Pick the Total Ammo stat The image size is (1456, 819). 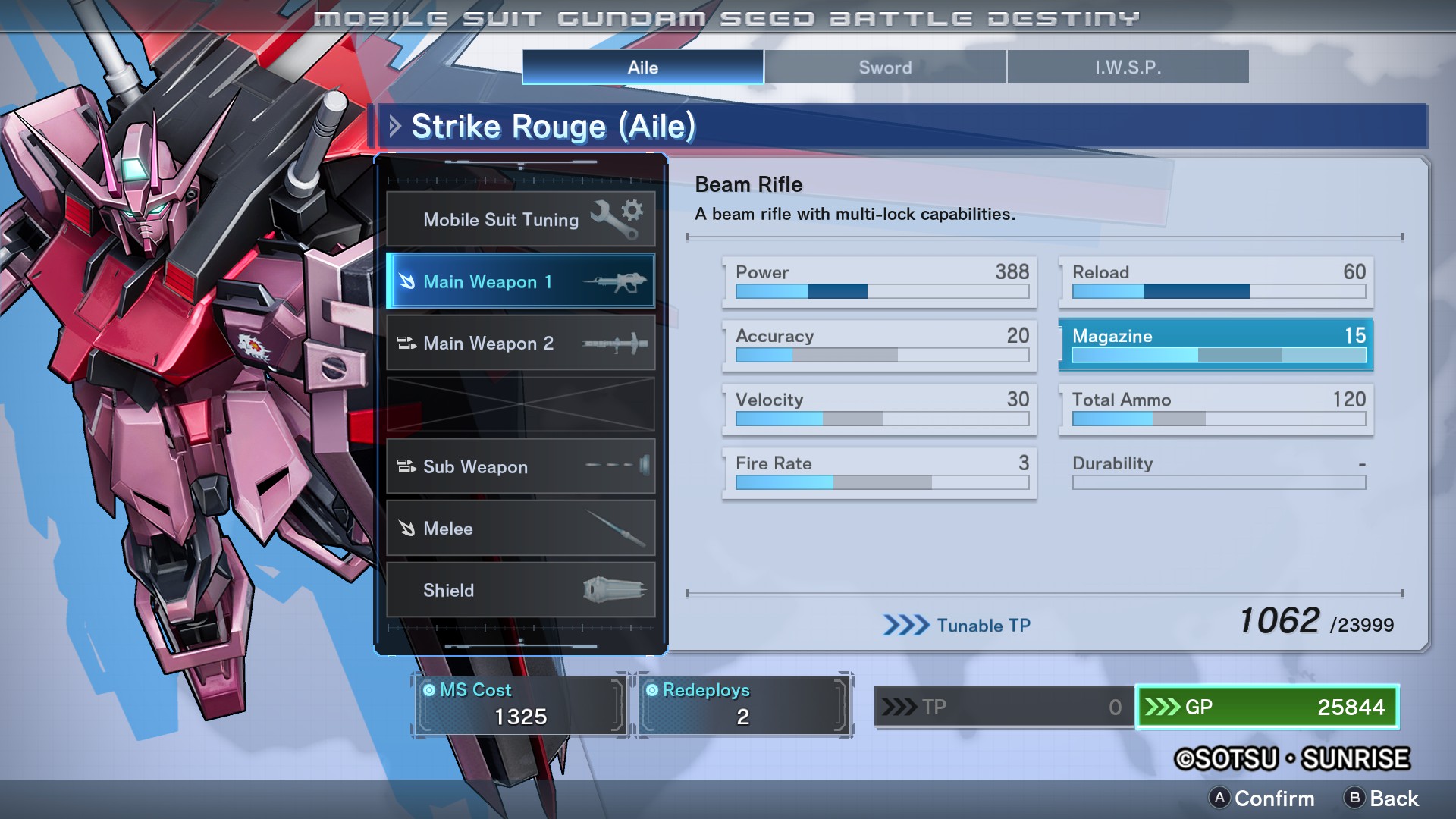tap(1217, 408)
